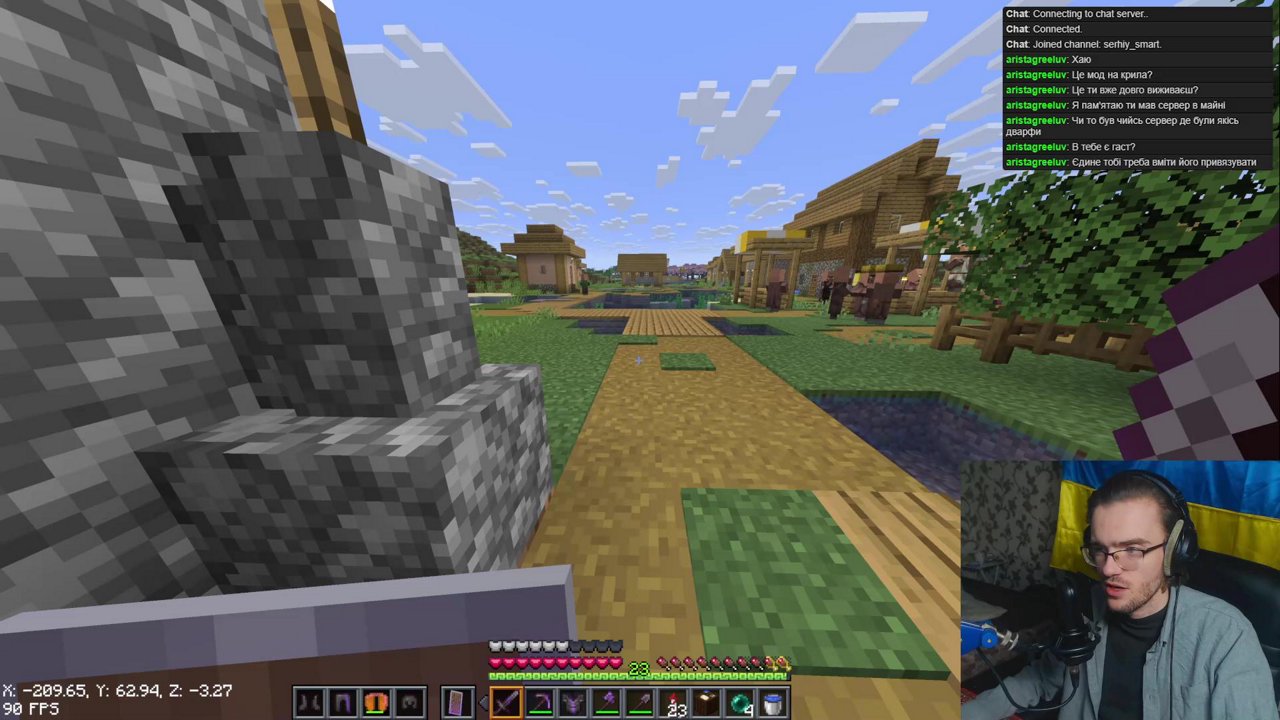Click the aristagreeluv username in chat

tap(1036, 59)
